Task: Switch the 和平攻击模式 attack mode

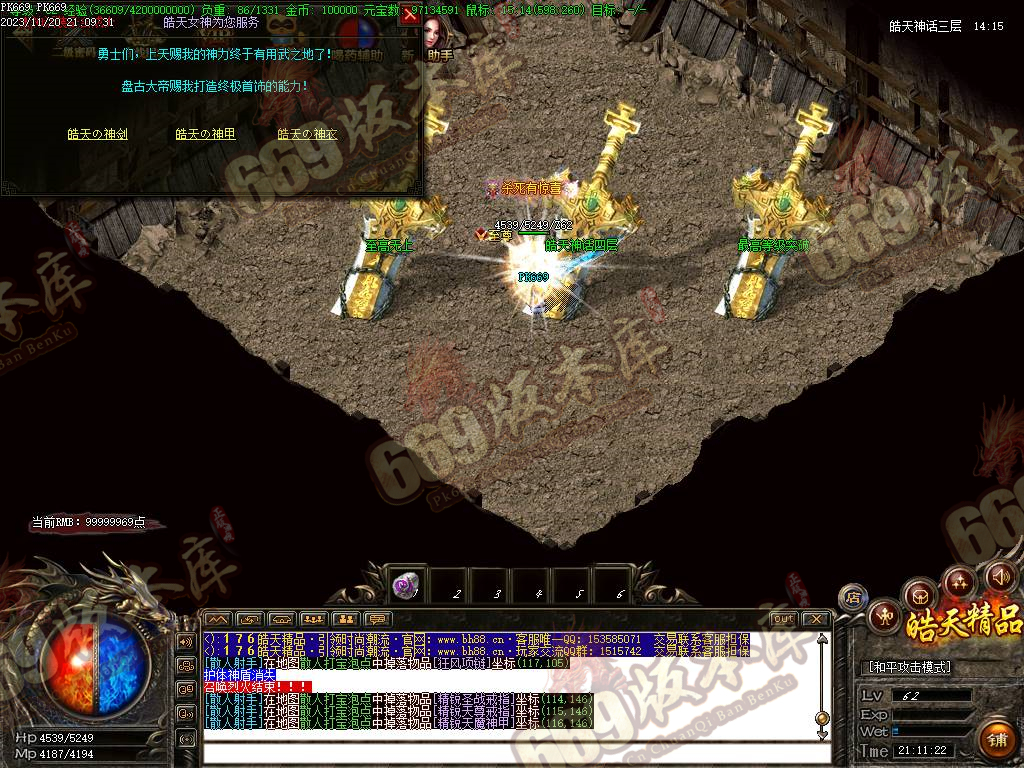Action: 909,667
